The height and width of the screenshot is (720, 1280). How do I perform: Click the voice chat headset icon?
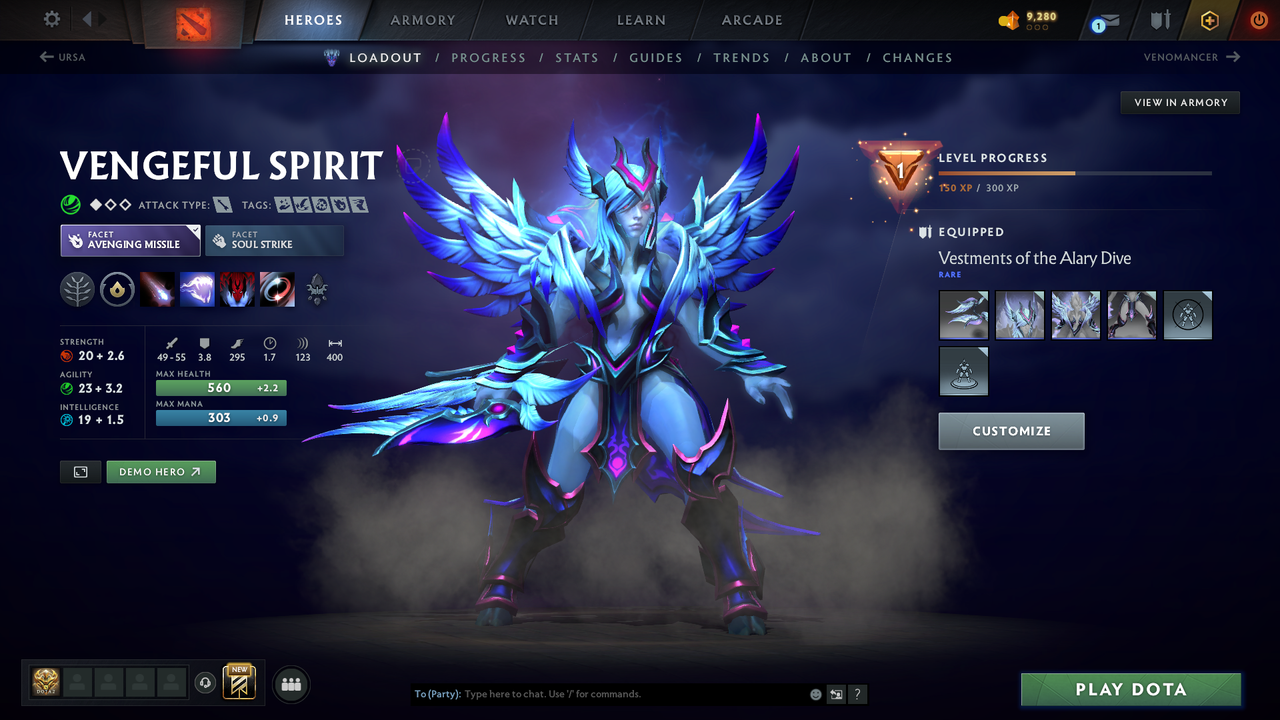point(206,682)
